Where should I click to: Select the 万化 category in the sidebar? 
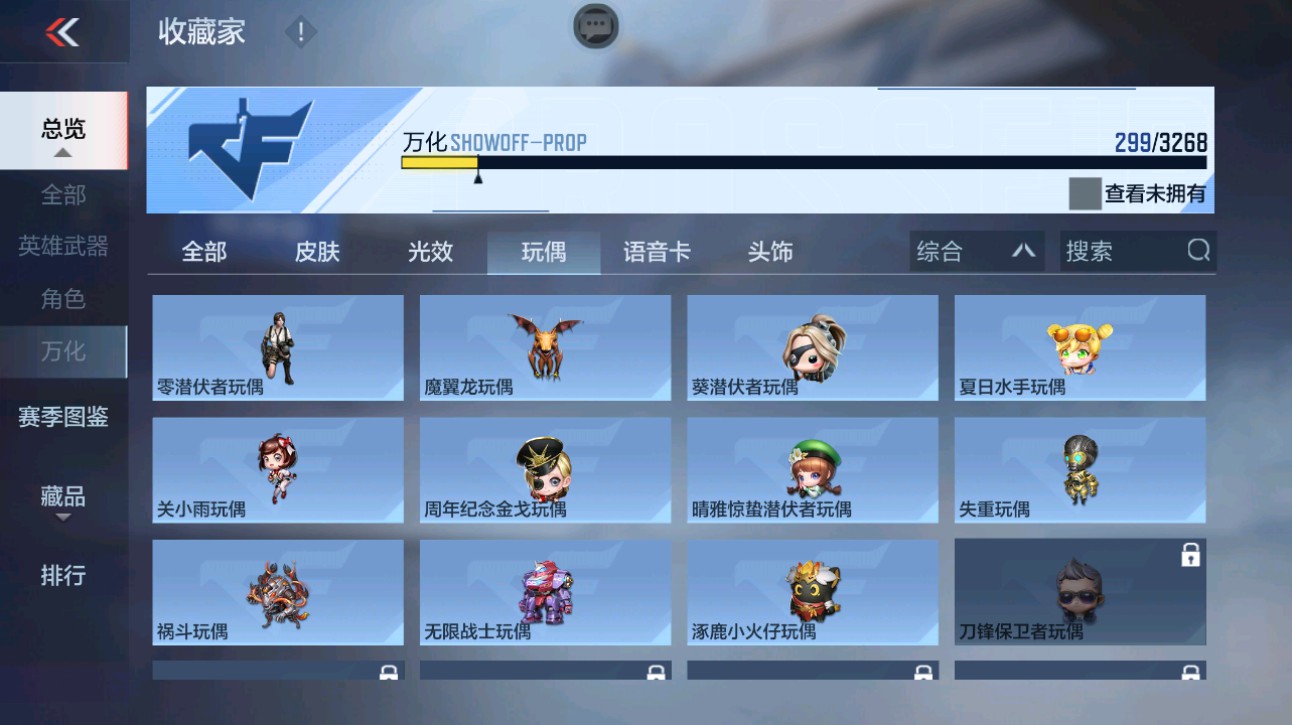coord(64,351)
